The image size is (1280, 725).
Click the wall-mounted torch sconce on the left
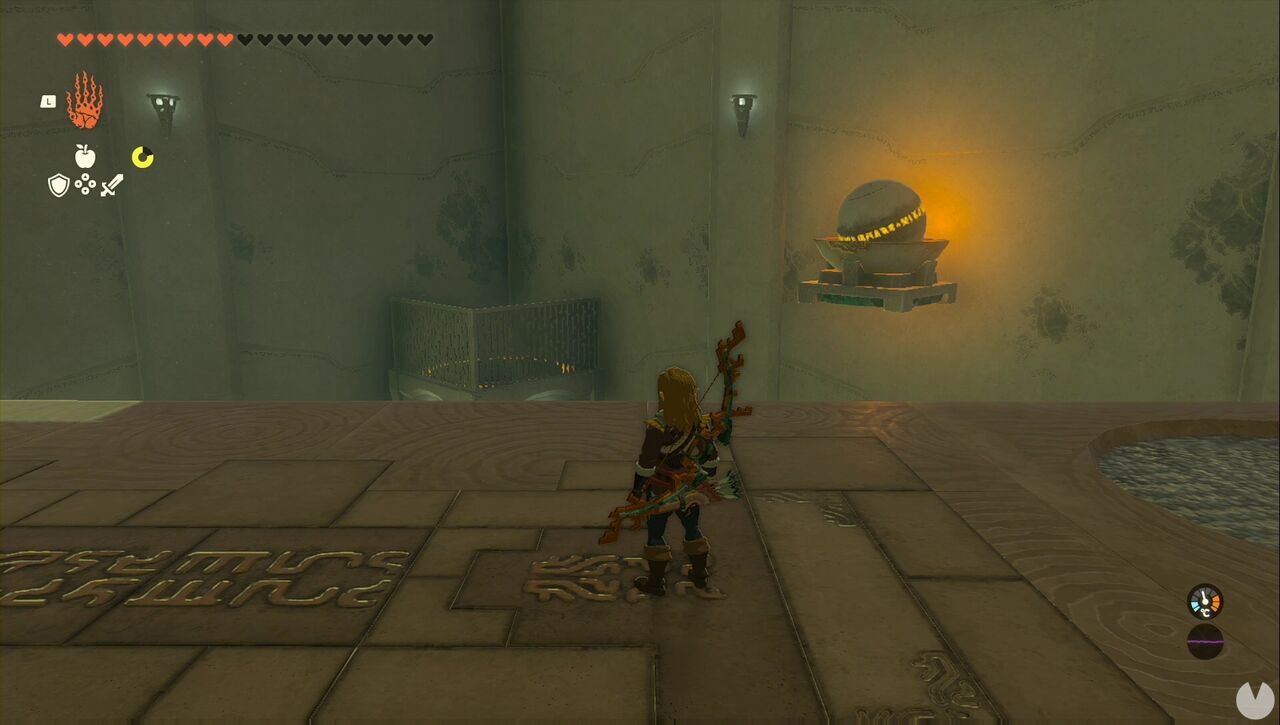165,102
